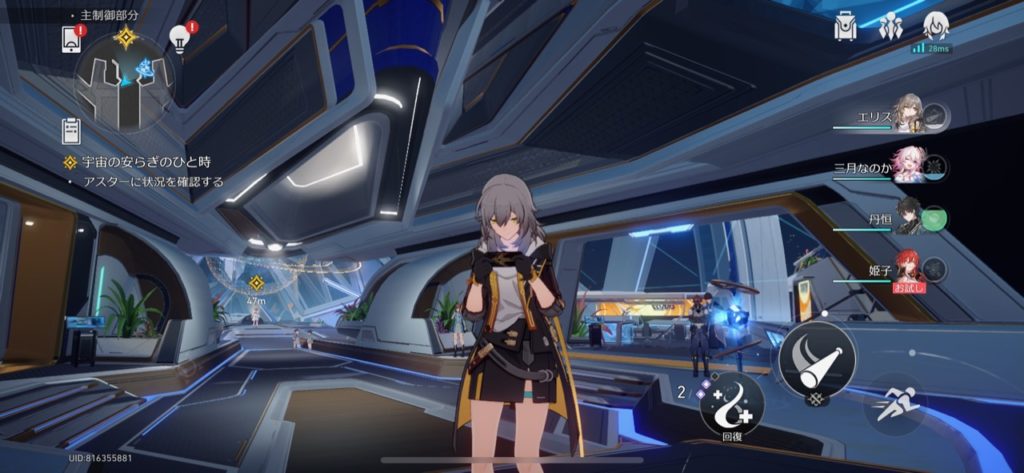Open the lightbulb tutorial tips icon
Viewport: 1024px width, 473px height.
(180, 38)
